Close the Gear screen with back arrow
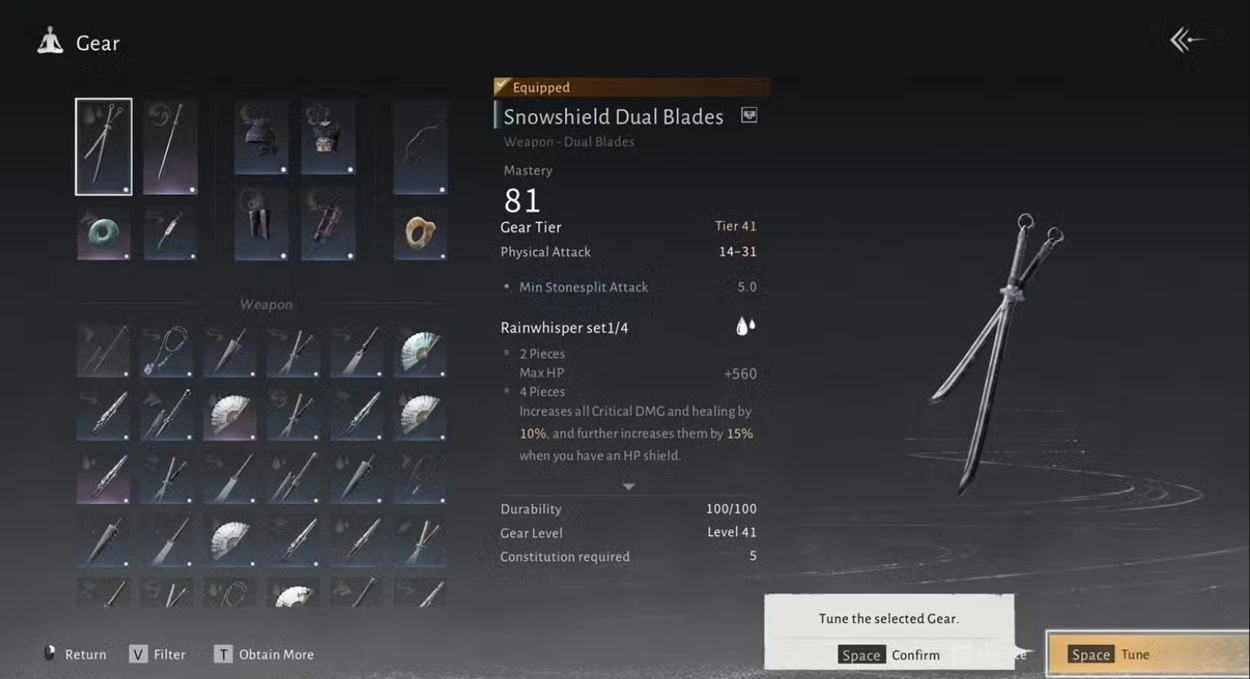 pyautogui.click(x=1186, y=40)
